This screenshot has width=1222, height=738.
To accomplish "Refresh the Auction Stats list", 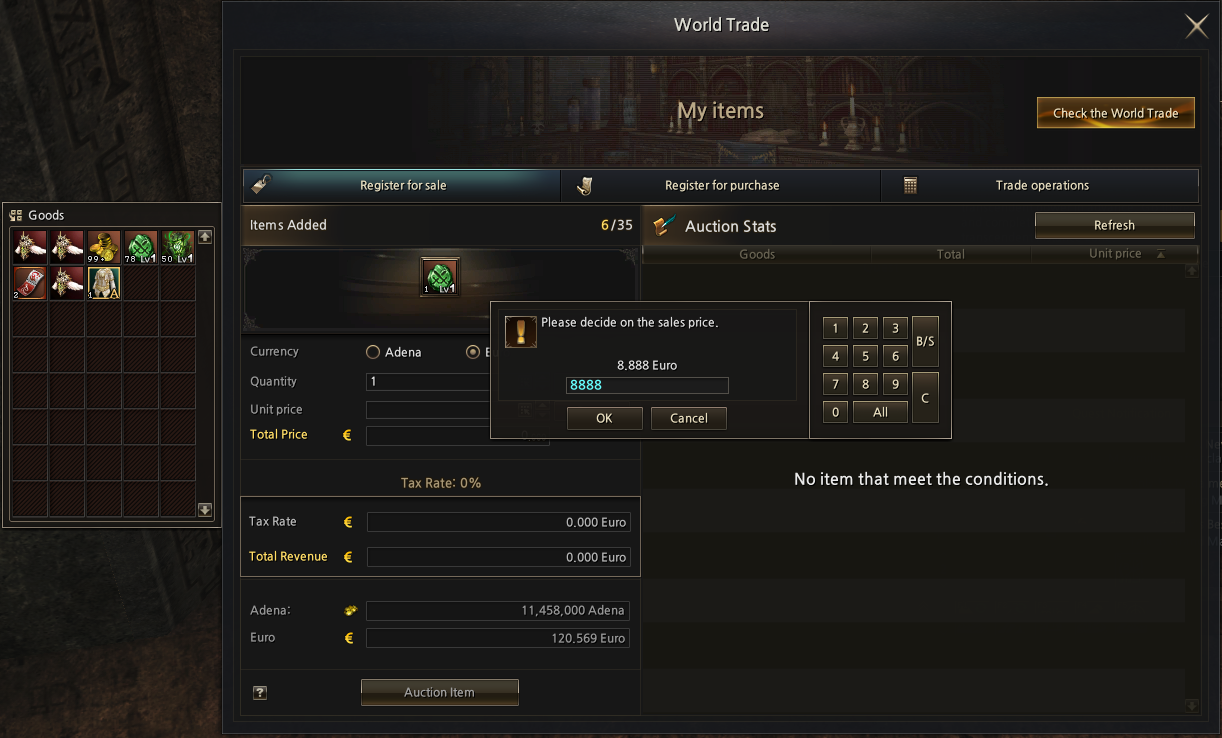I will coord(1114,225).
